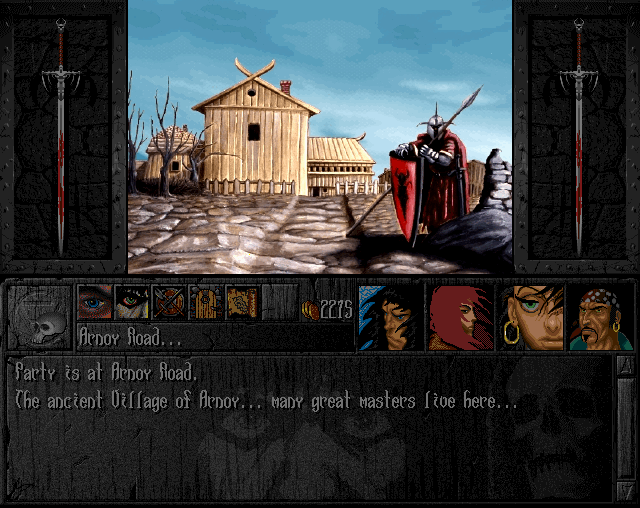Select the dark painted eye icon

132,302
